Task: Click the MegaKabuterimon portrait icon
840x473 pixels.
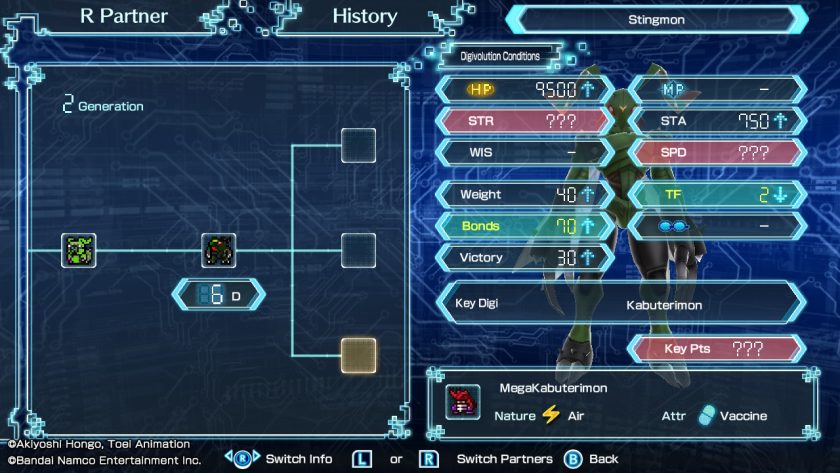Action: click(x=462, y=402)
